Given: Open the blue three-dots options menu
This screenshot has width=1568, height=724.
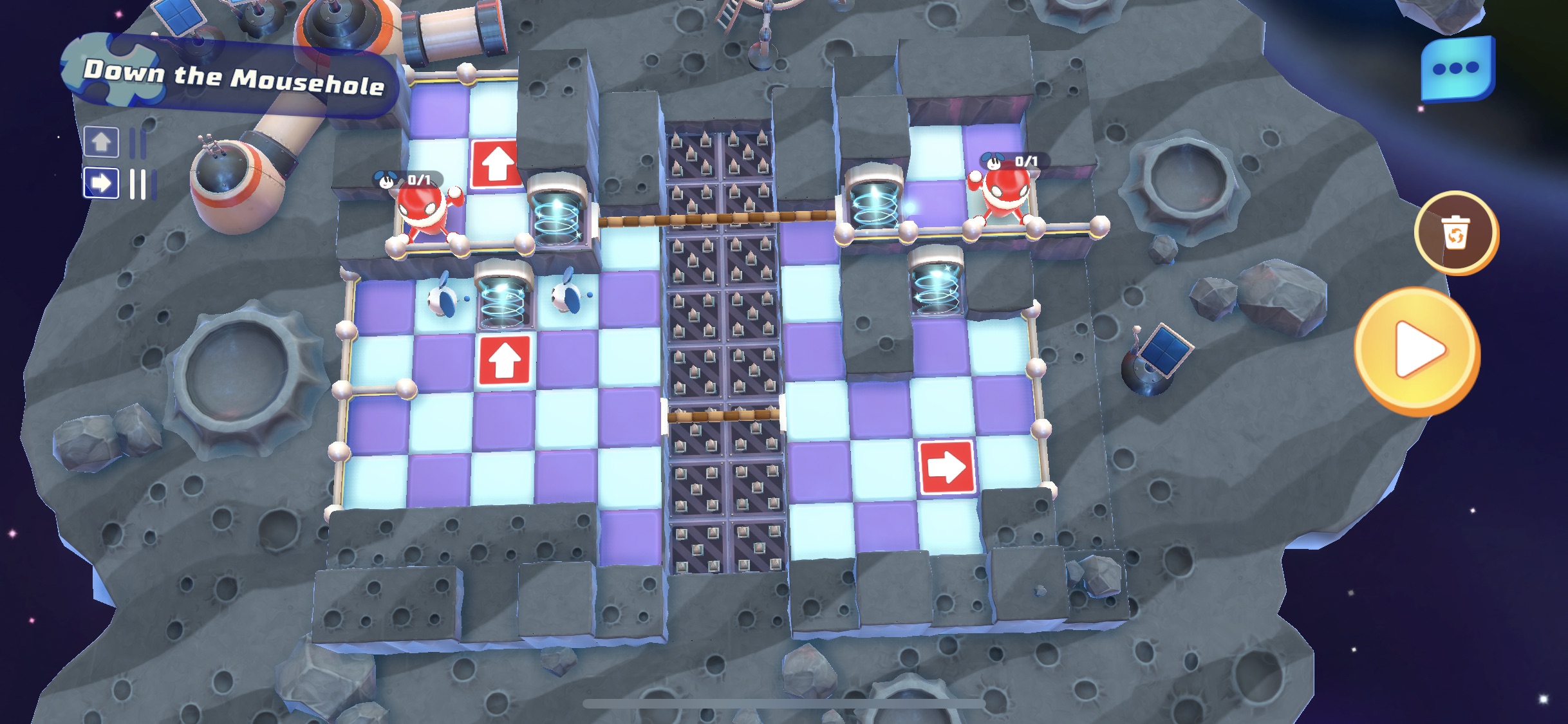Looking at the screenshot, I should pyautogui.click(x=1457, y=69).
